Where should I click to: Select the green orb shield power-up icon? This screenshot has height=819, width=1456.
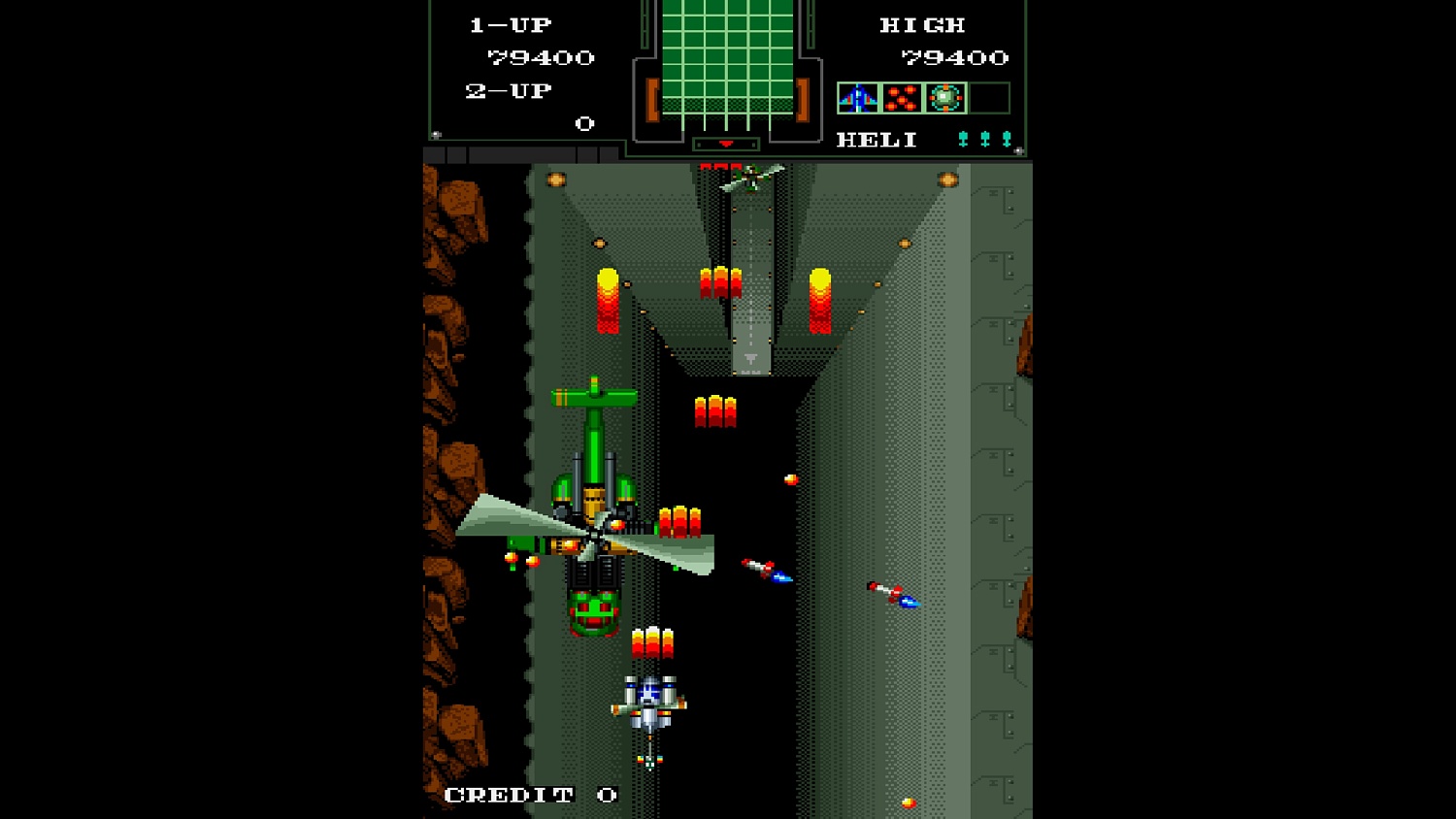point(943,98)
